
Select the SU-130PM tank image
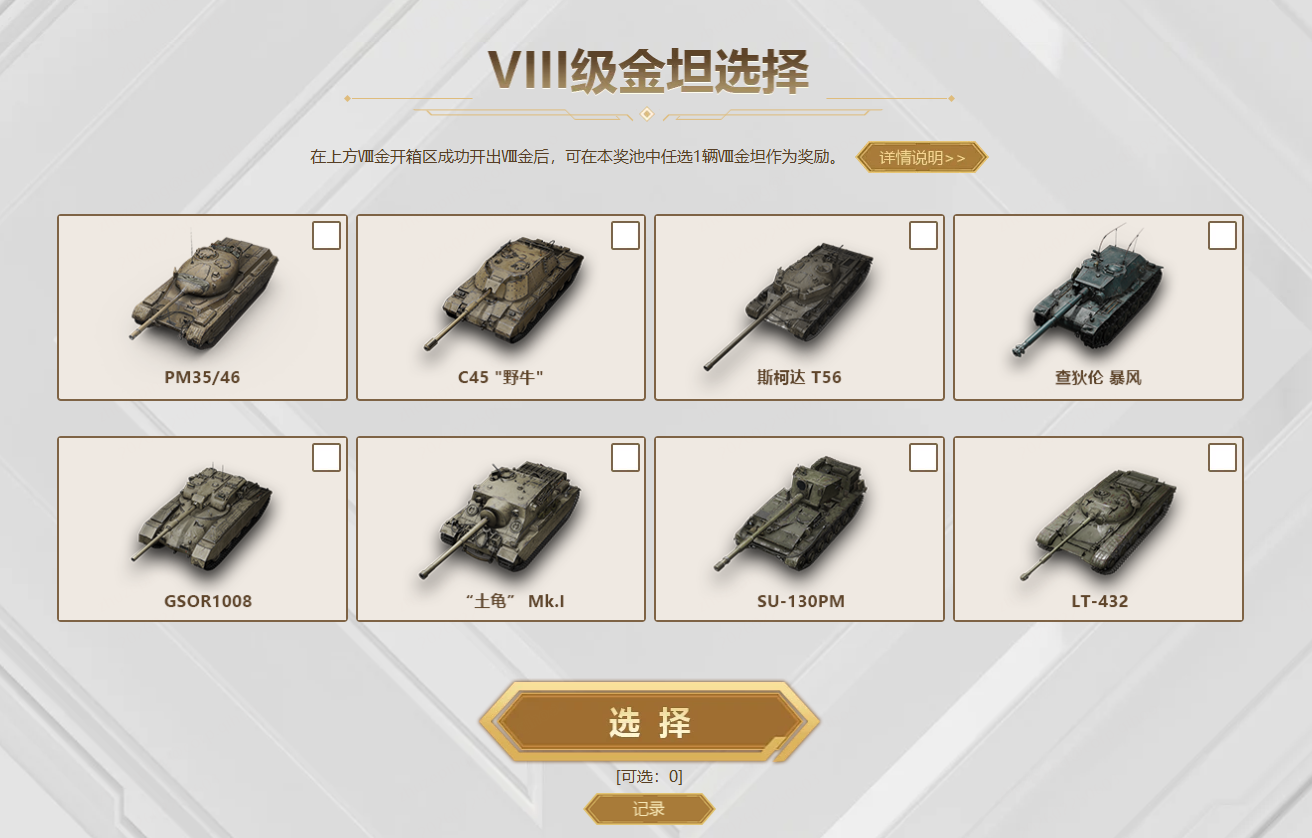coord(795,517)
